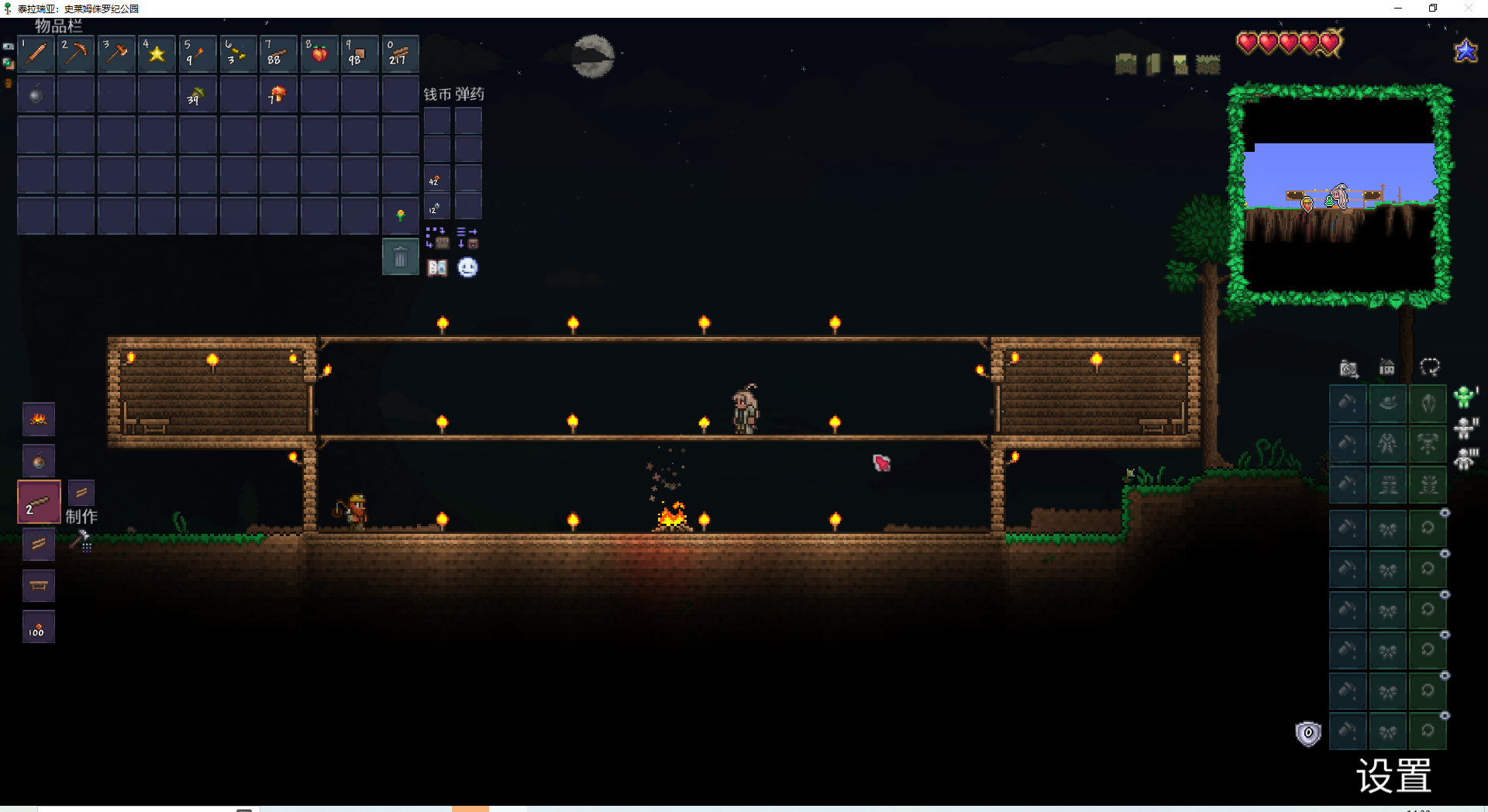Select the apple in hotbar slot 8

[x=319, y=54]
